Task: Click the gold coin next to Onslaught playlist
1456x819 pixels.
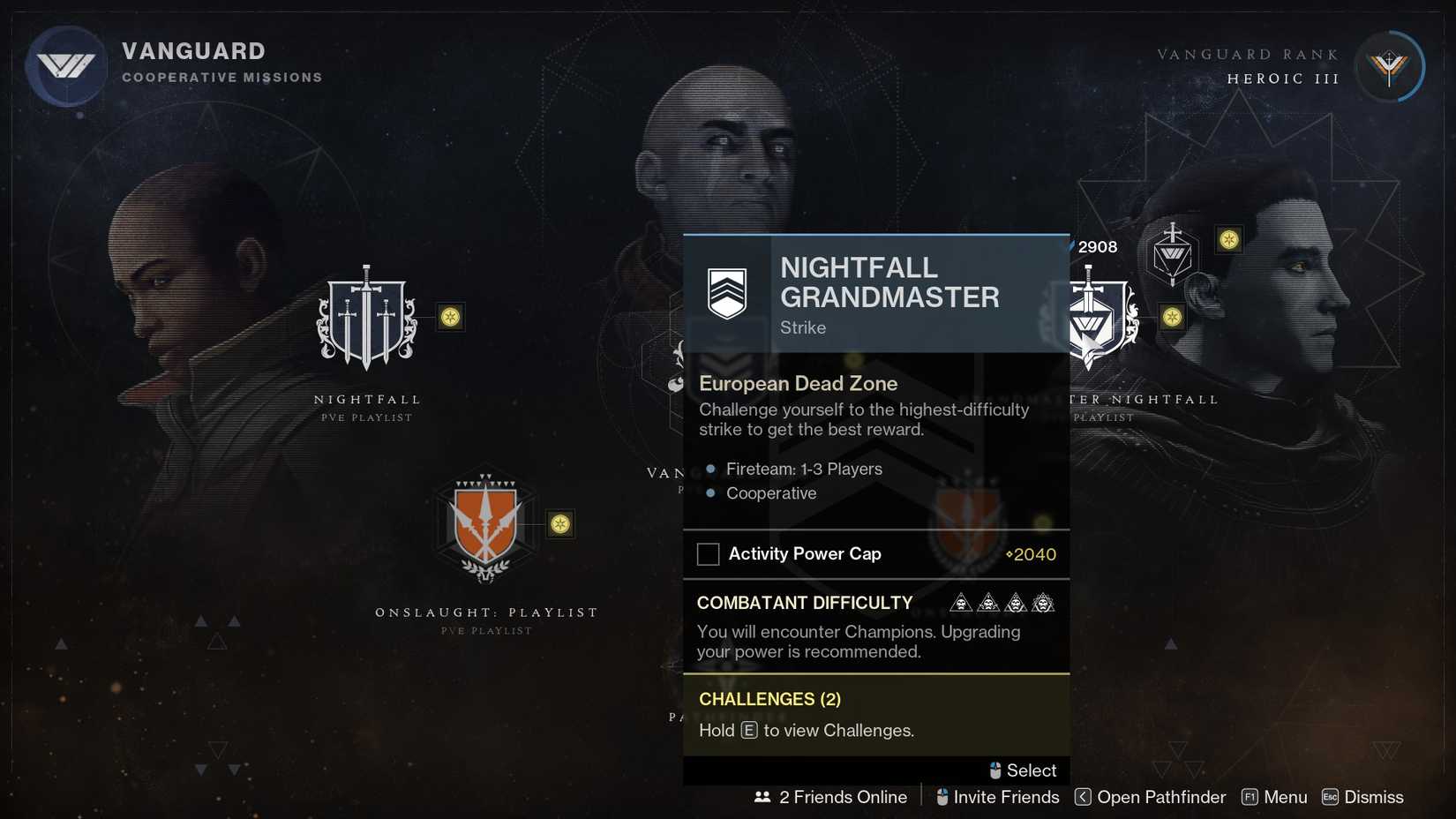Action: click(560, 523)
